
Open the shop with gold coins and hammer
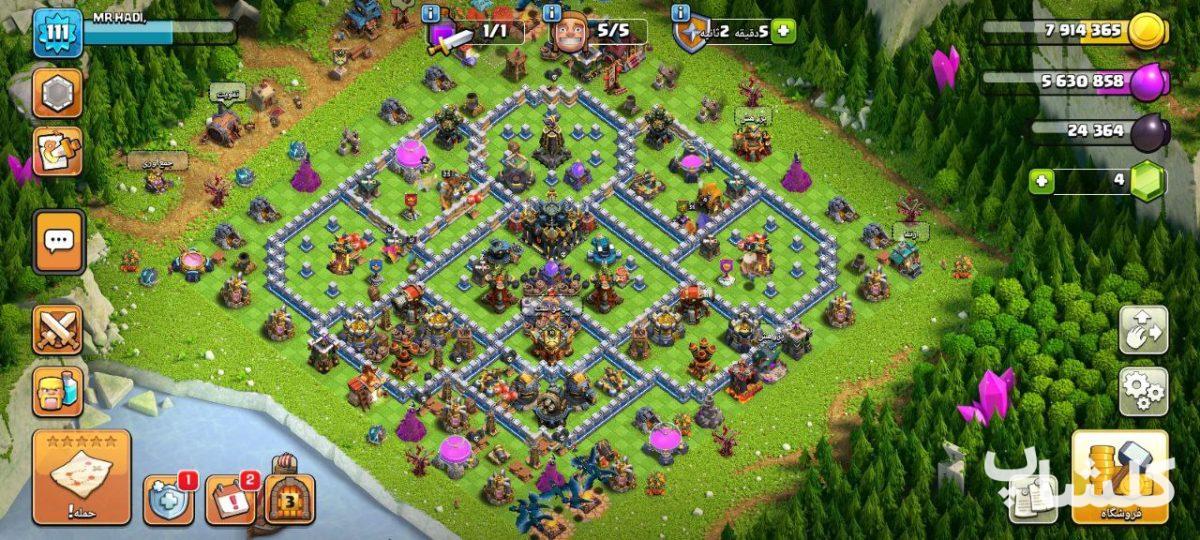[1120, 477]
